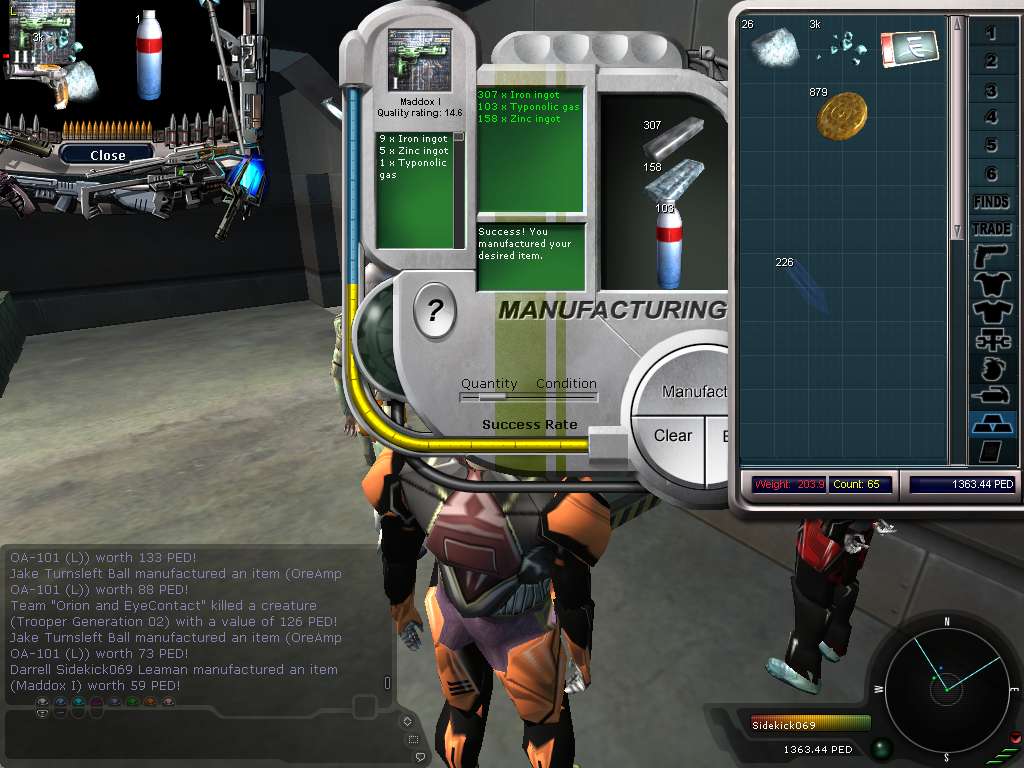
Task: Select the zinc ingot material stack
Action: coord(672,179)
